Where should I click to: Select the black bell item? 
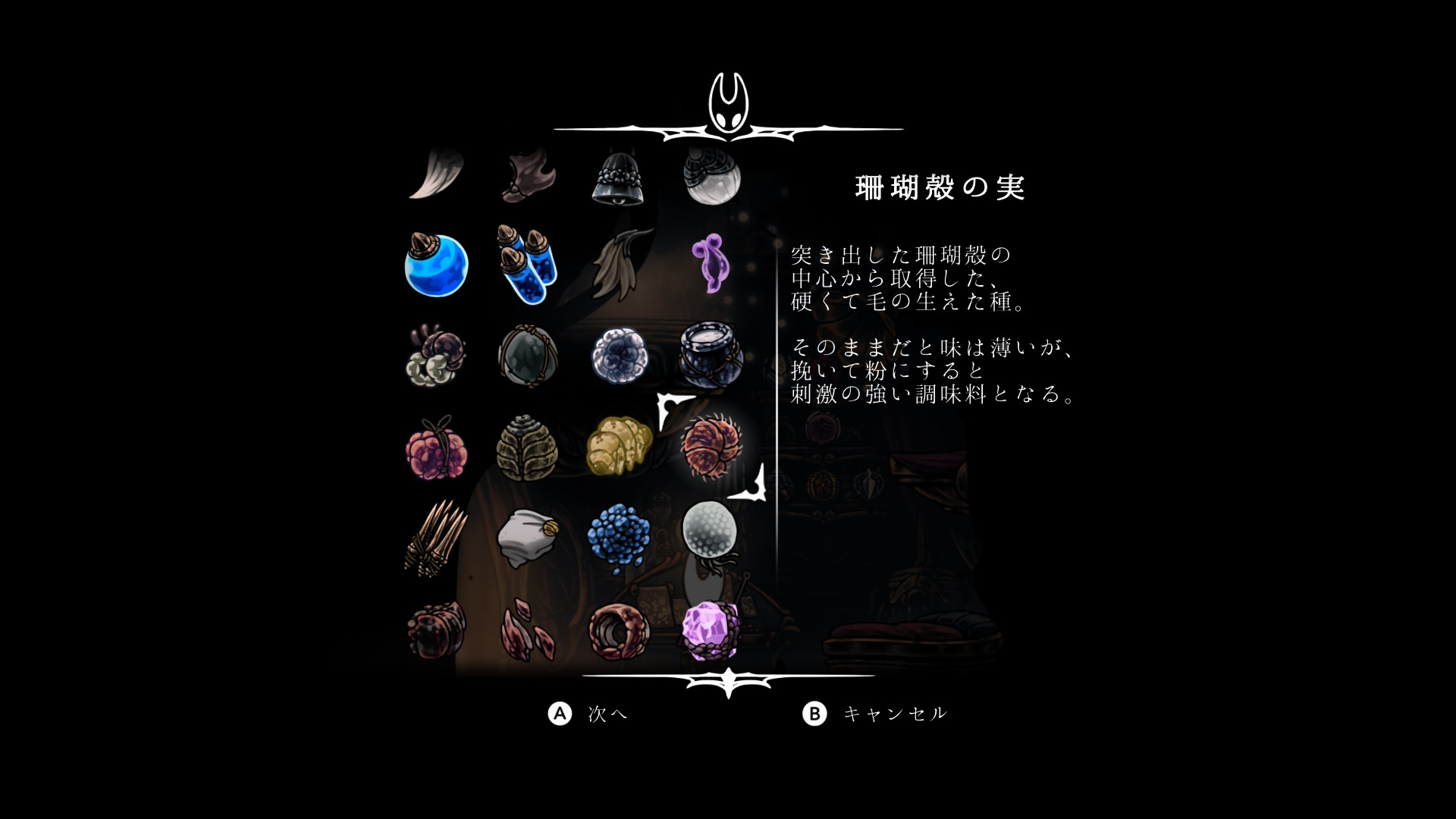click(x=618, y=177)
